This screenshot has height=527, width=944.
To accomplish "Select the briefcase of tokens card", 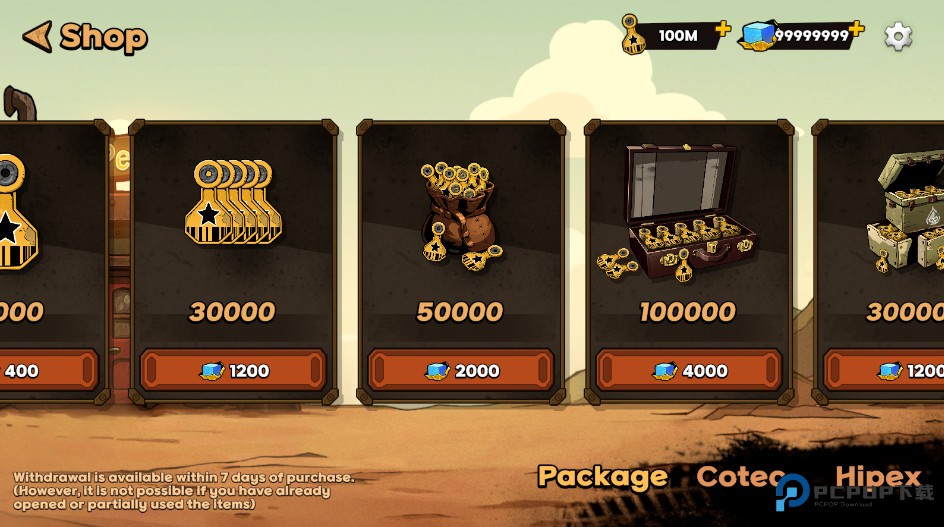I will click(x=689, y=230).
